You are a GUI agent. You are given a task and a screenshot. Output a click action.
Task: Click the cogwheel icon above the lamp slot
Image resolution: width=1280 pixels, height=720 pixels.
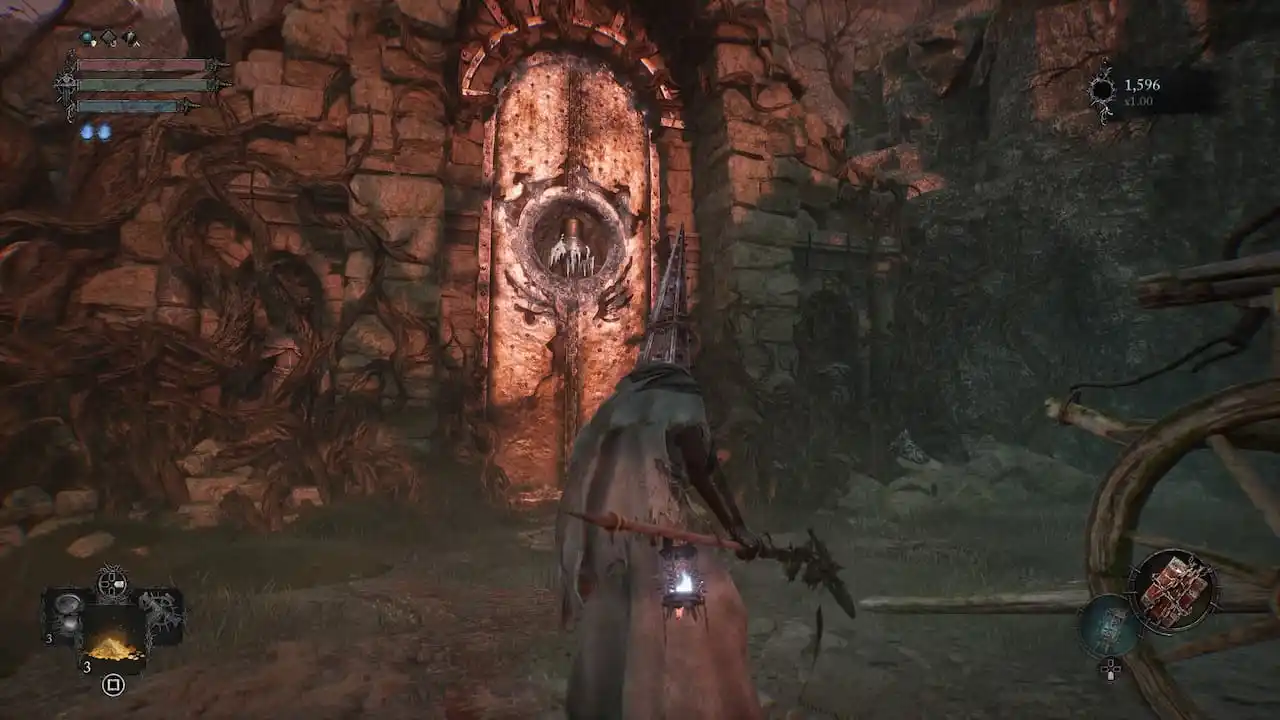(112, 582)
